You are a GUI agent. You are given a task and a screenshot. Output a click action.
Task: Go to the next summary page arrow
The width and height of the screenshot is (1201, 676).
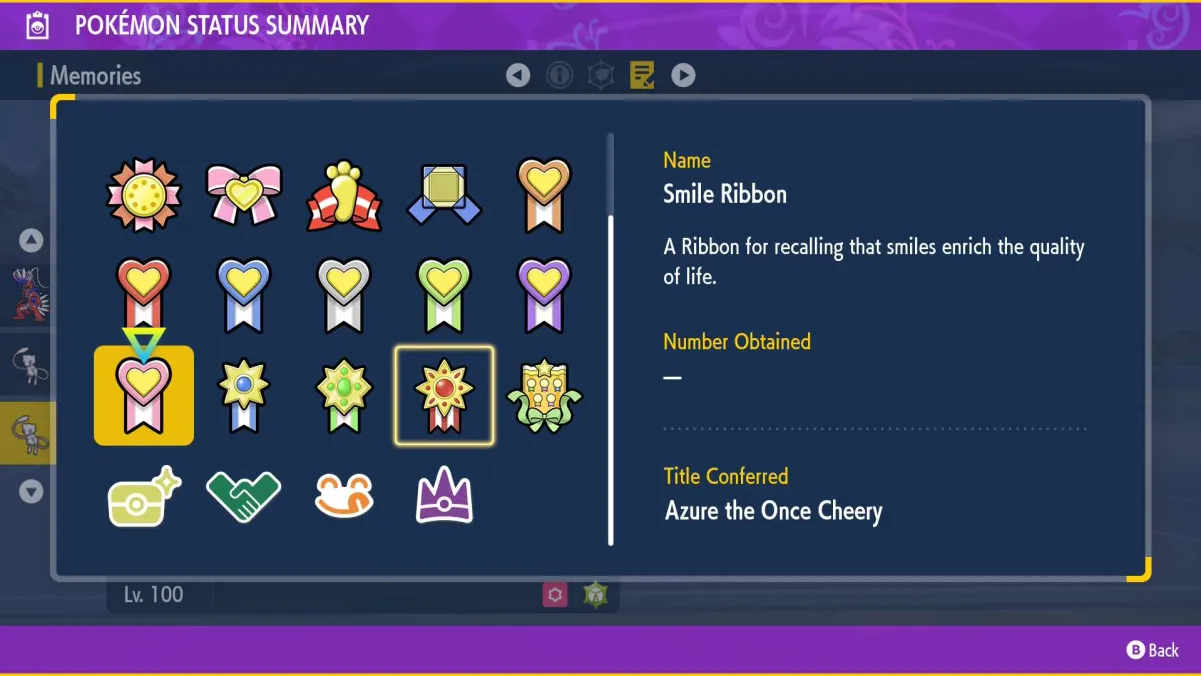(x=683, y=75)
